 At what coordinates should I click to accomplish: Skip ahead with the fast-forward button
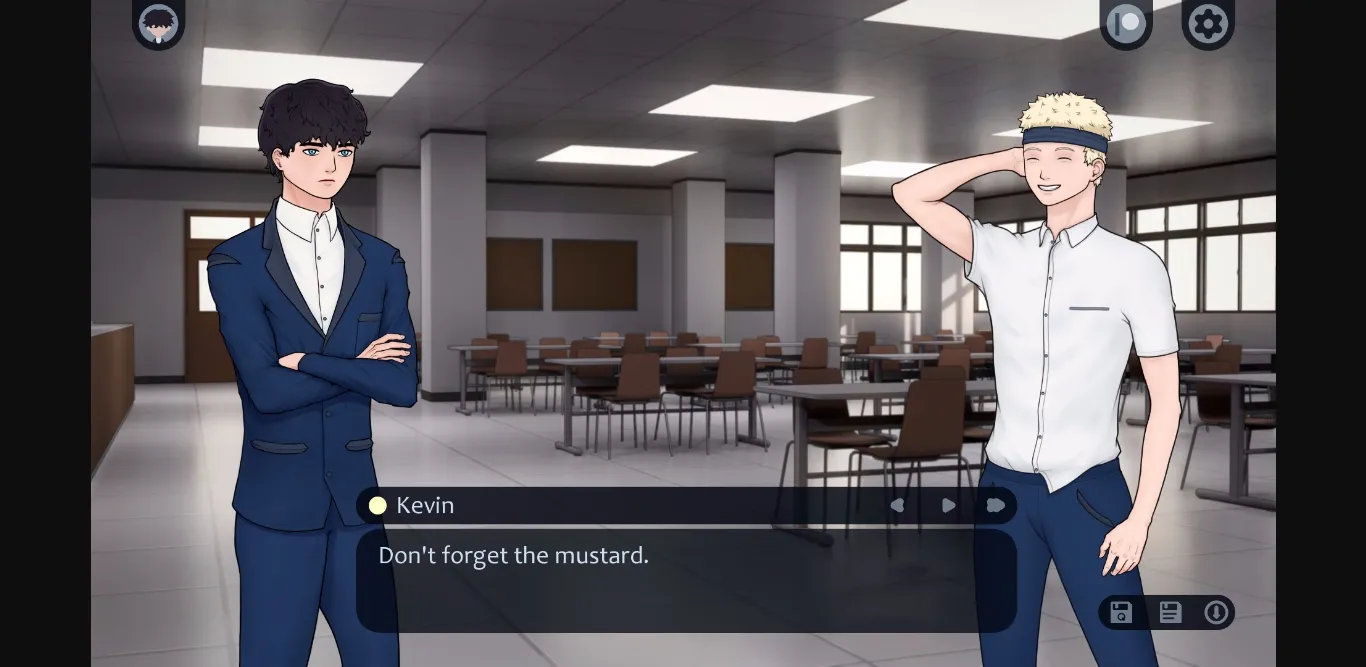(x=995, y=506)
